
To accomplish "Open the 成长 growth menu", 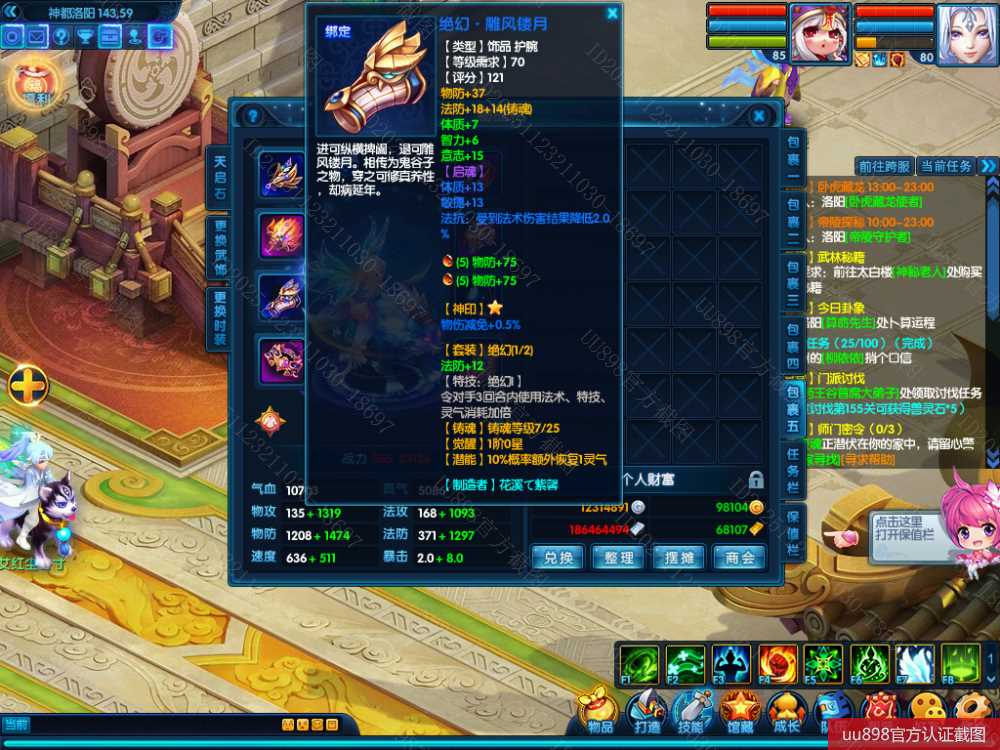I will [786, 712].
